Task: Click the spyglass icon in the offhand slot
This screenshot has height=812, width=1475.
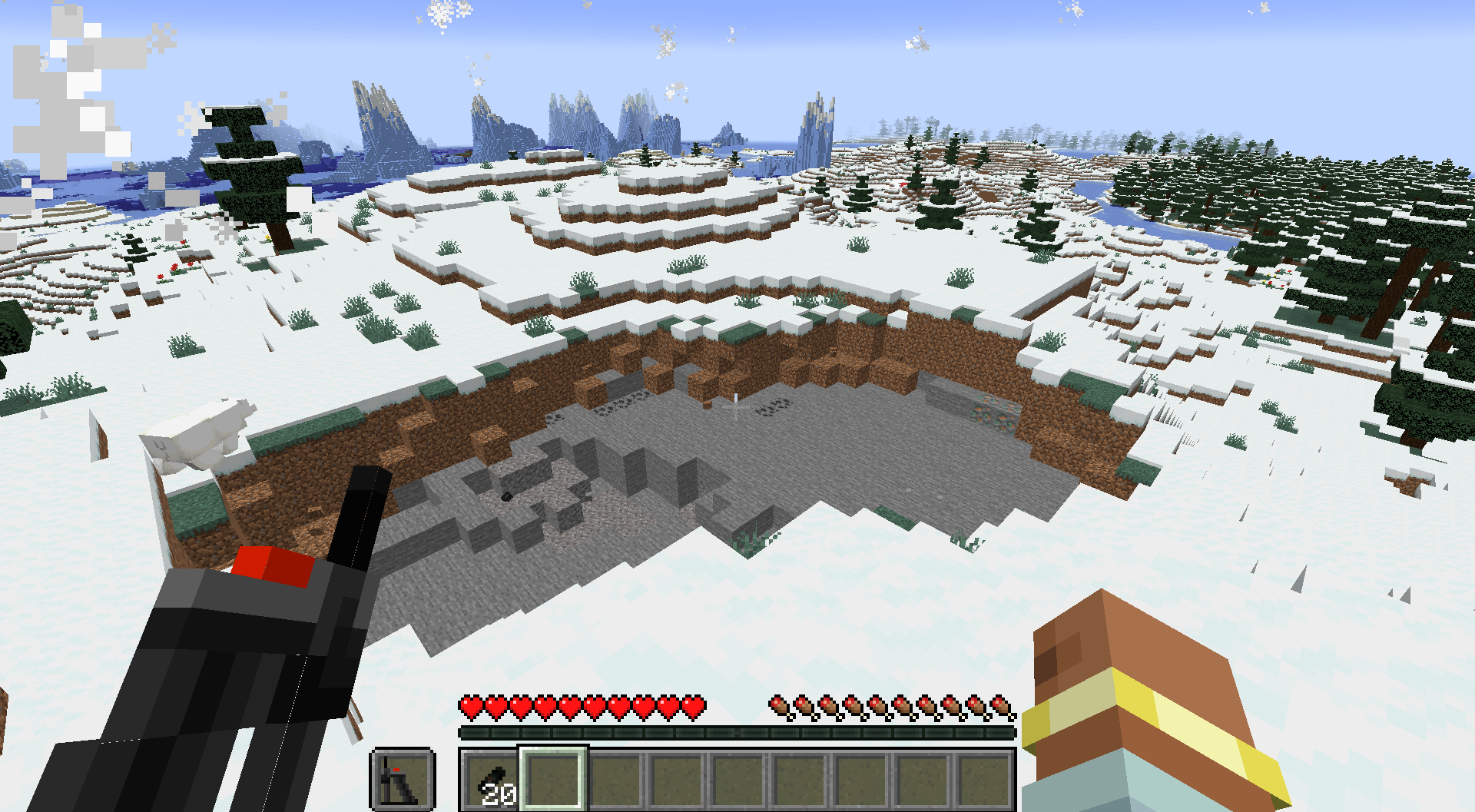Action: [403, 780]
